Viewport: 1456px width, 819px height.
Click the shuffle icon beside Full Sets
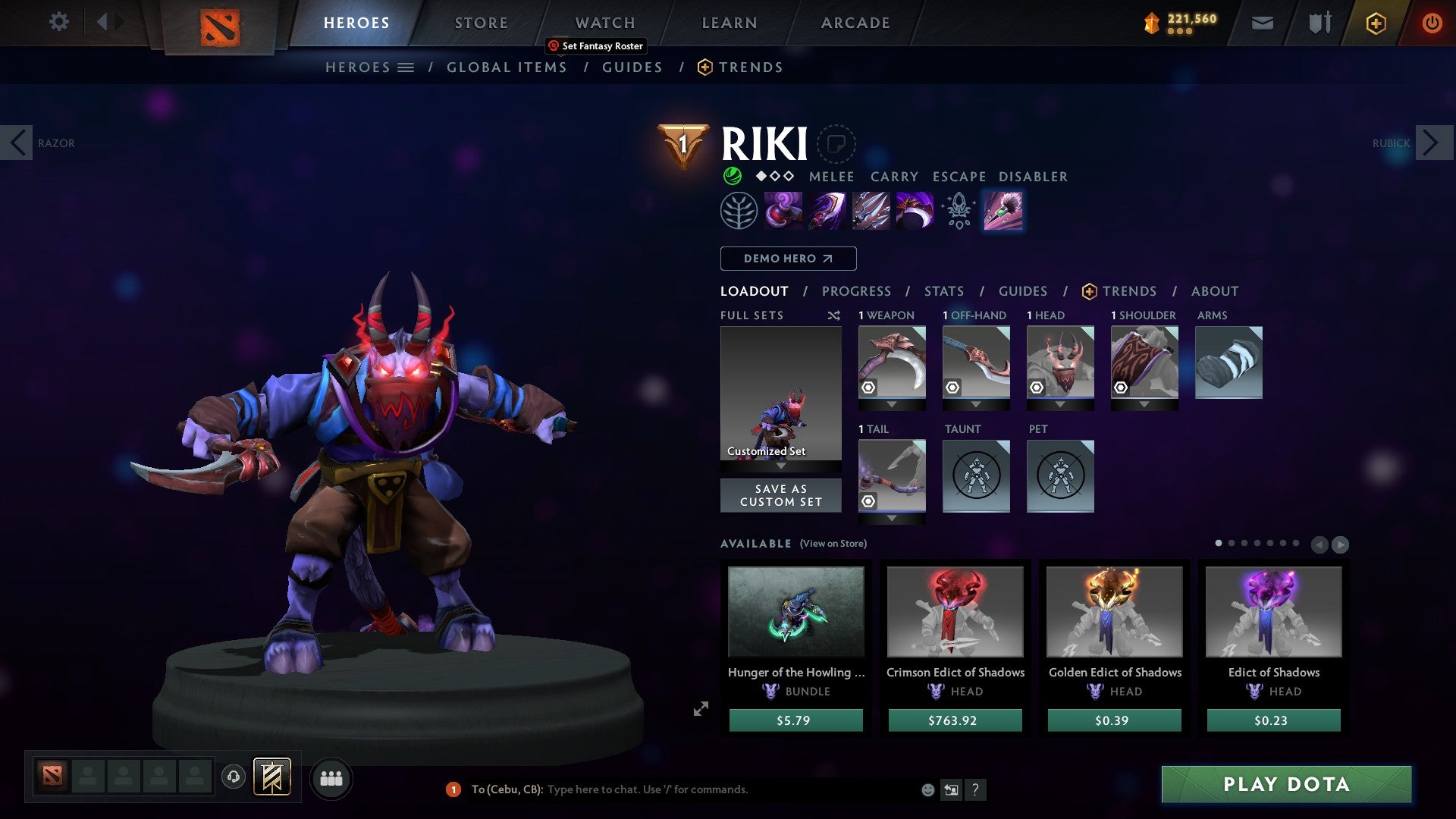pyautogui.click(x=834, y=315)
